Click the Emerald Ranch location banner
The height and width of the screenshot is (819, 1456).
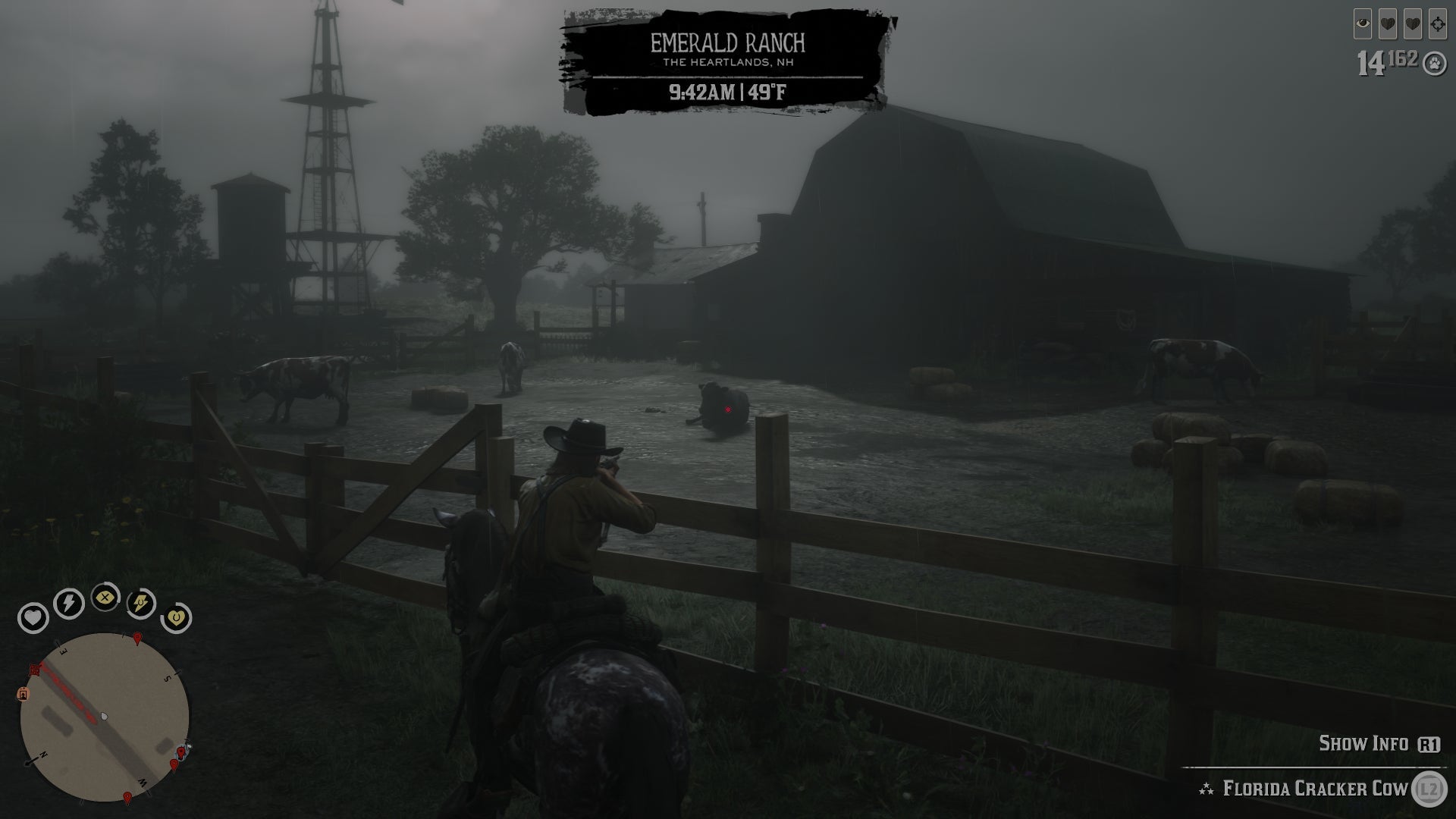tap(730, 45)
